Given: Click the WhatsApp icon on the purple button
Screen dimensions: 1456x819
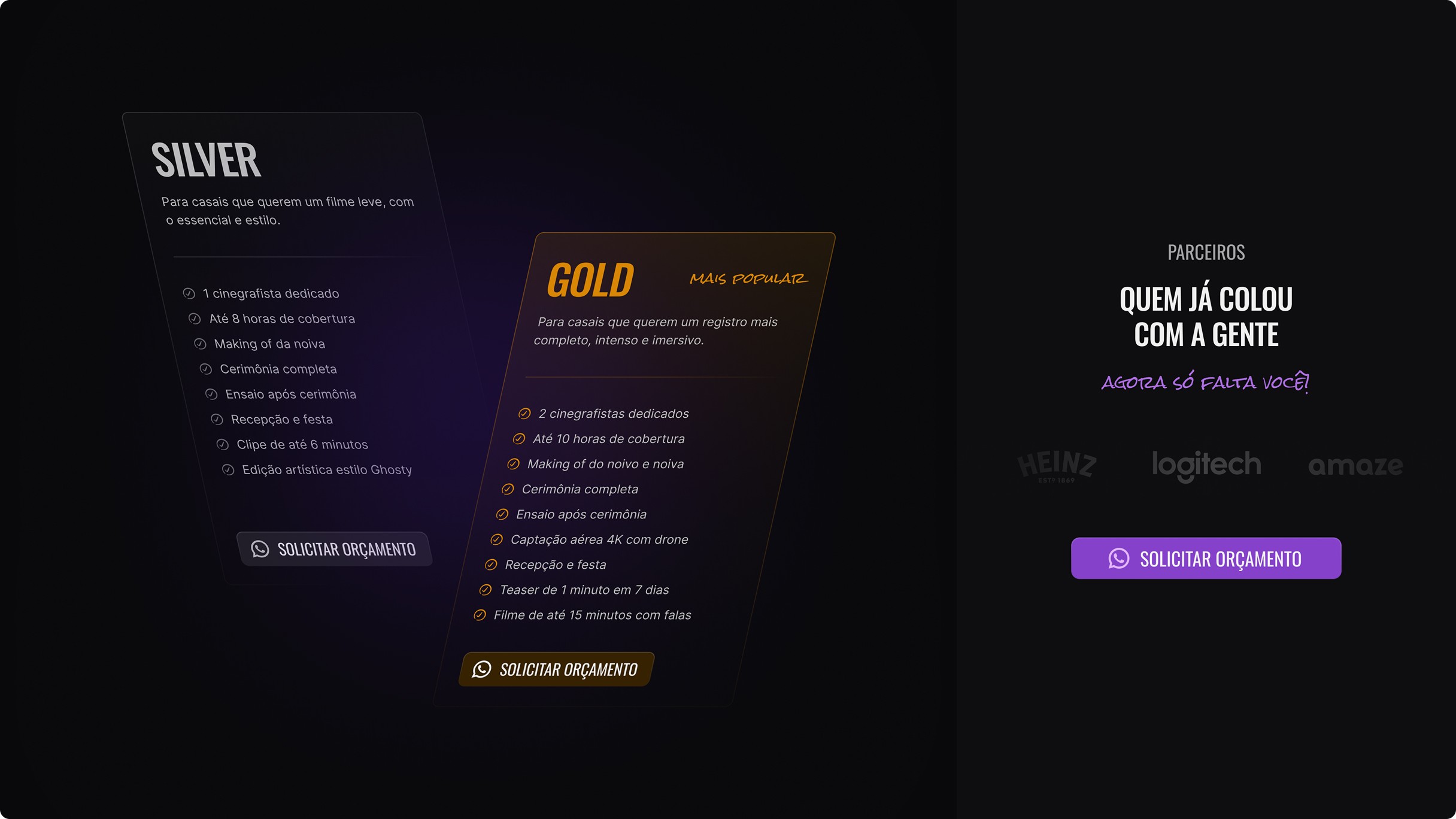Looking at the screenshot, I should click(1118, 558).
